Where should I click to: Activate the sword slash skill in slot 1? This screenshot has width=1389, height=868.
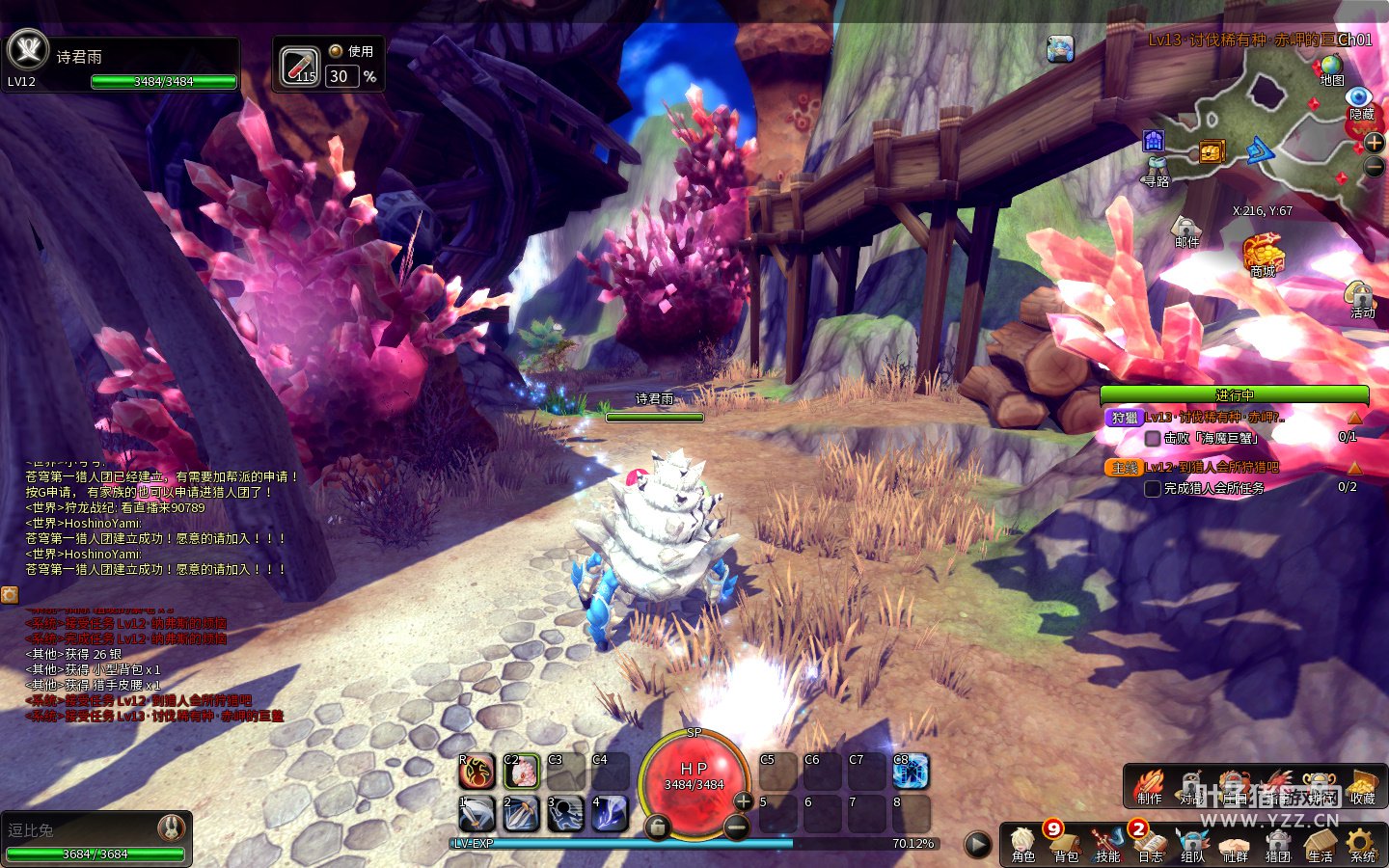click(x=477, y=814)
